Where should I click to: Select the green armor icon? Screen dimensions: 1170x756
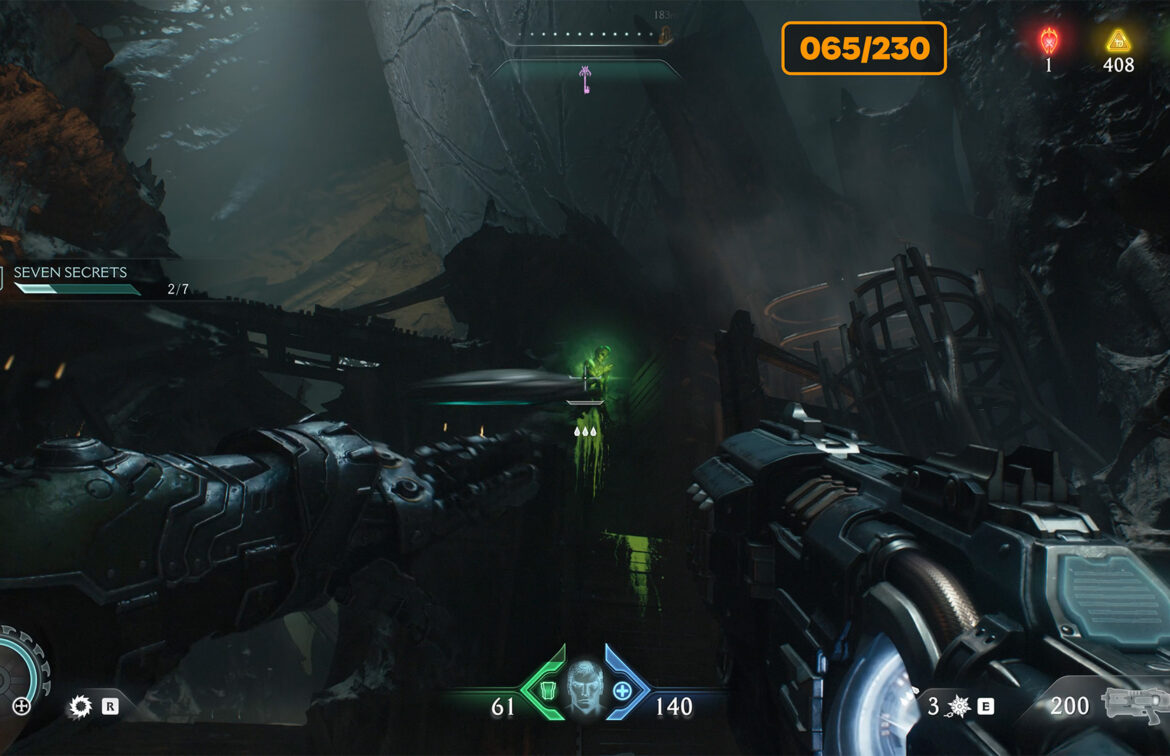coord(547,690)
